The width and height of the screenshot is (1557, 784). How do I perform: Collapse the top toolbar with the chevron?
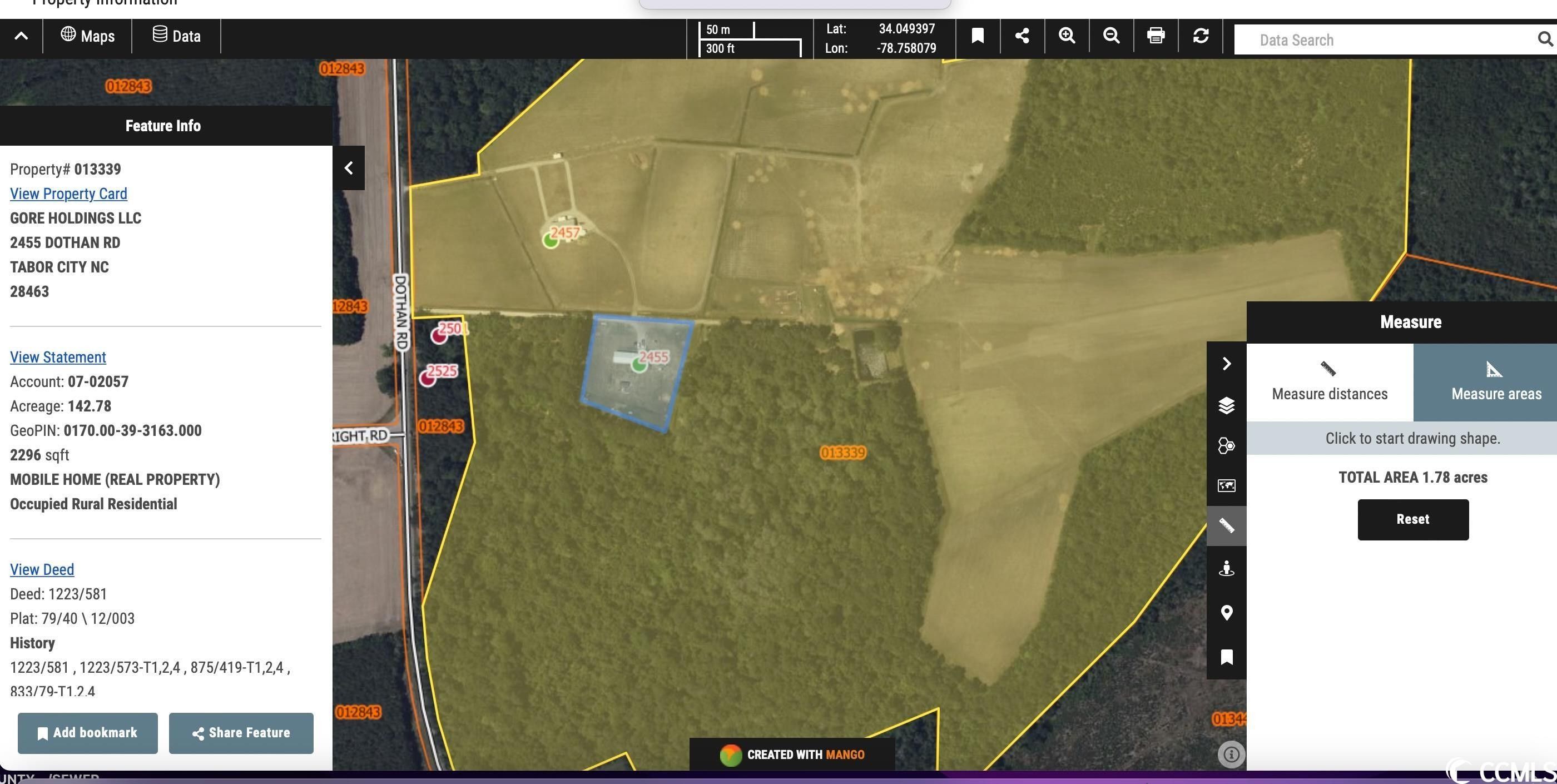(21, 36)
